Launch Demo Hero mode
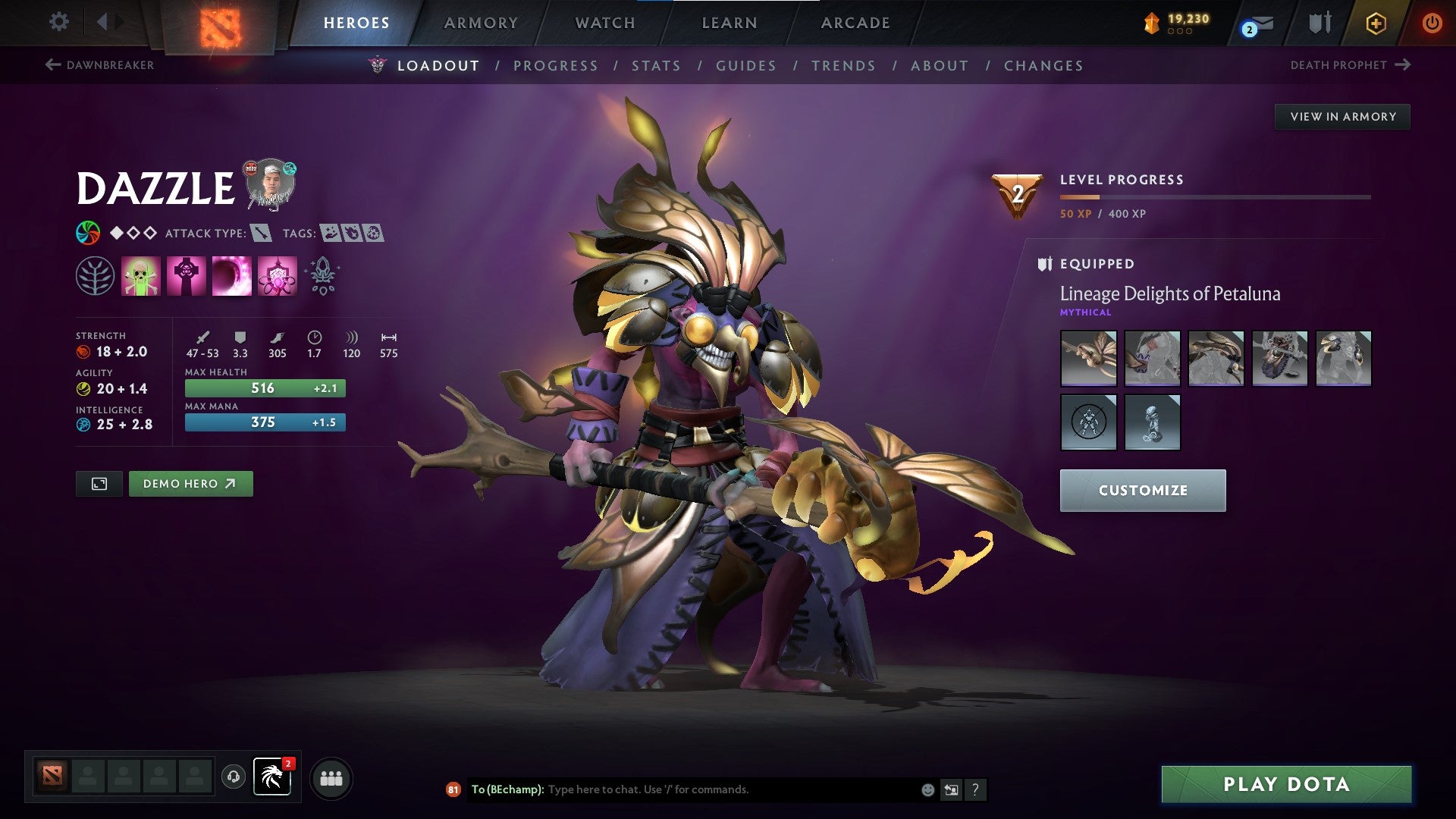Viewport: 1456px width, 819px height. (190, 484)
